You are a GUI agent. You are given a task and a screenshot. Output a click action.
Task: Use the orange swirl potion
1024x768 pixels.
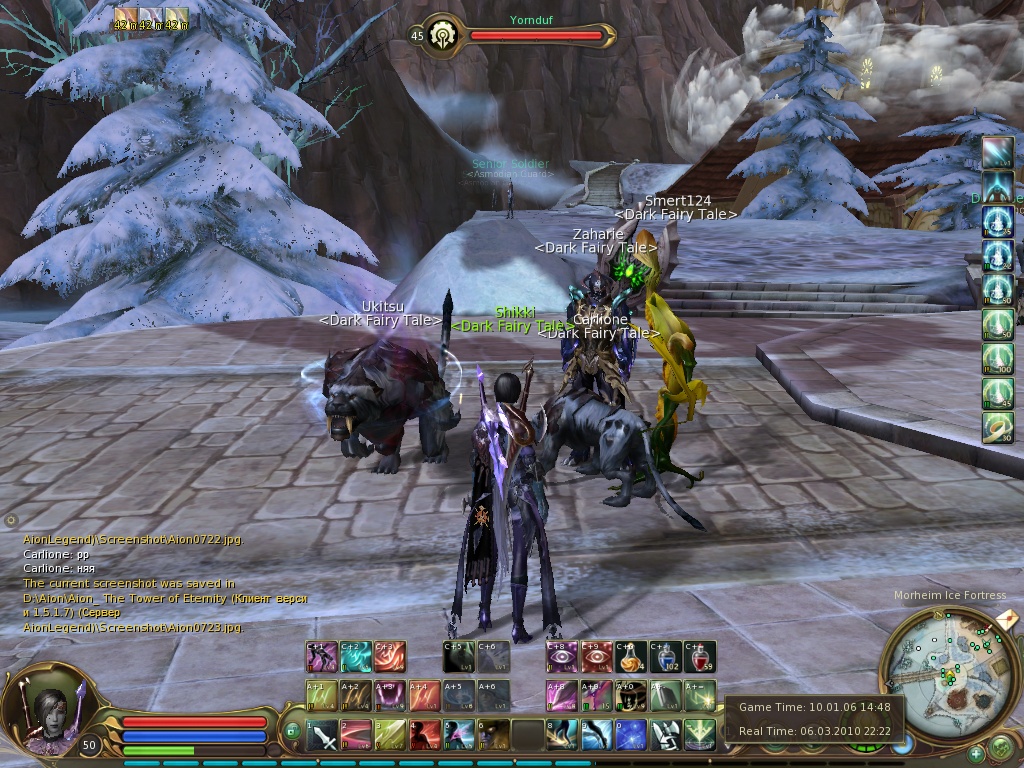coord(631,657)
